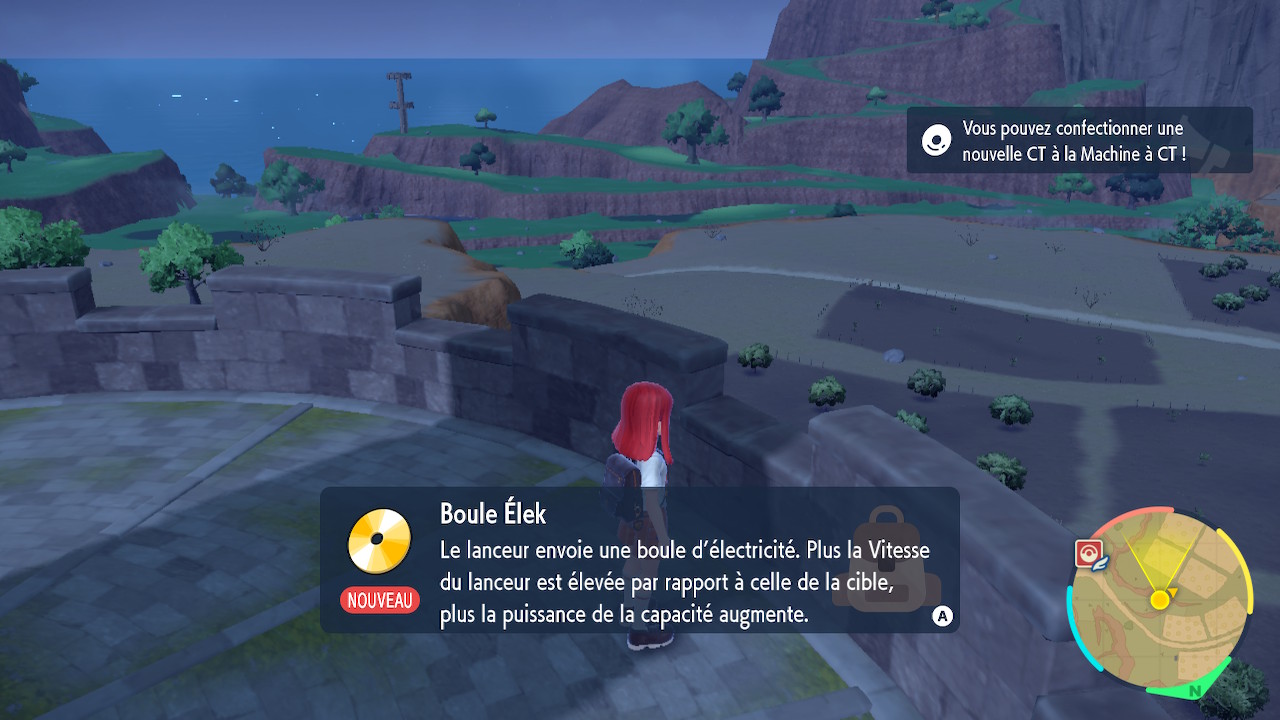The width and height of the screenshot is (1280, 720).
Task: Click the Boule Élek item popup
Action: click(639, 559)
